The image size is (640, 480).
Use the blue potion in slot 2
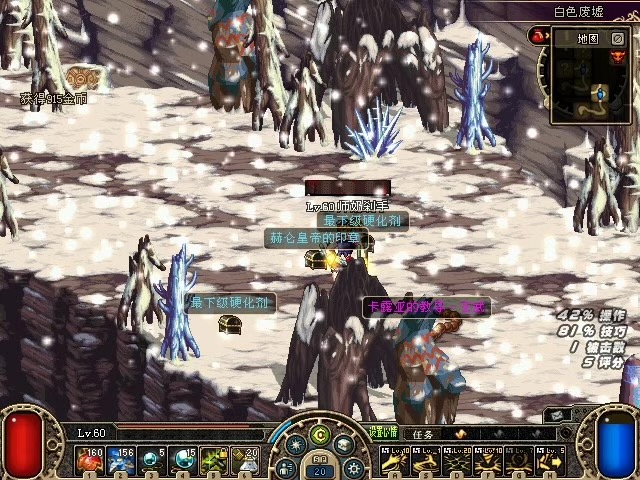[120, 460]
